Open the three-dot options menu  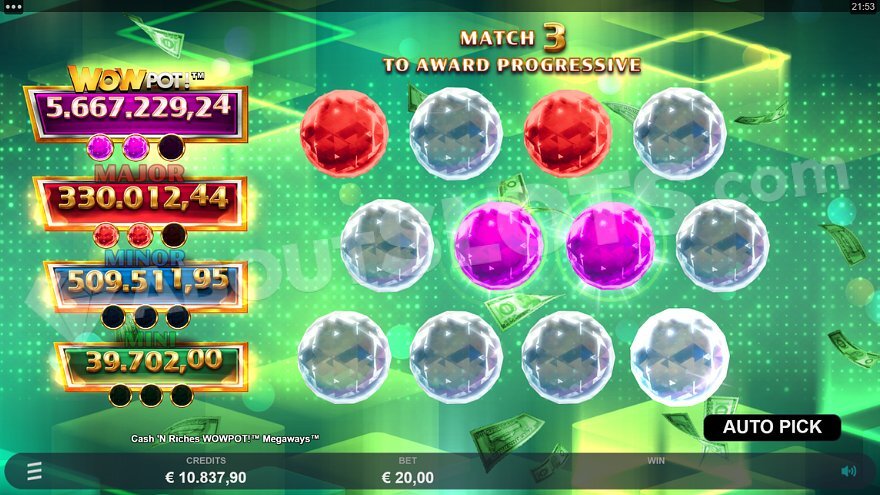[14, 6]
